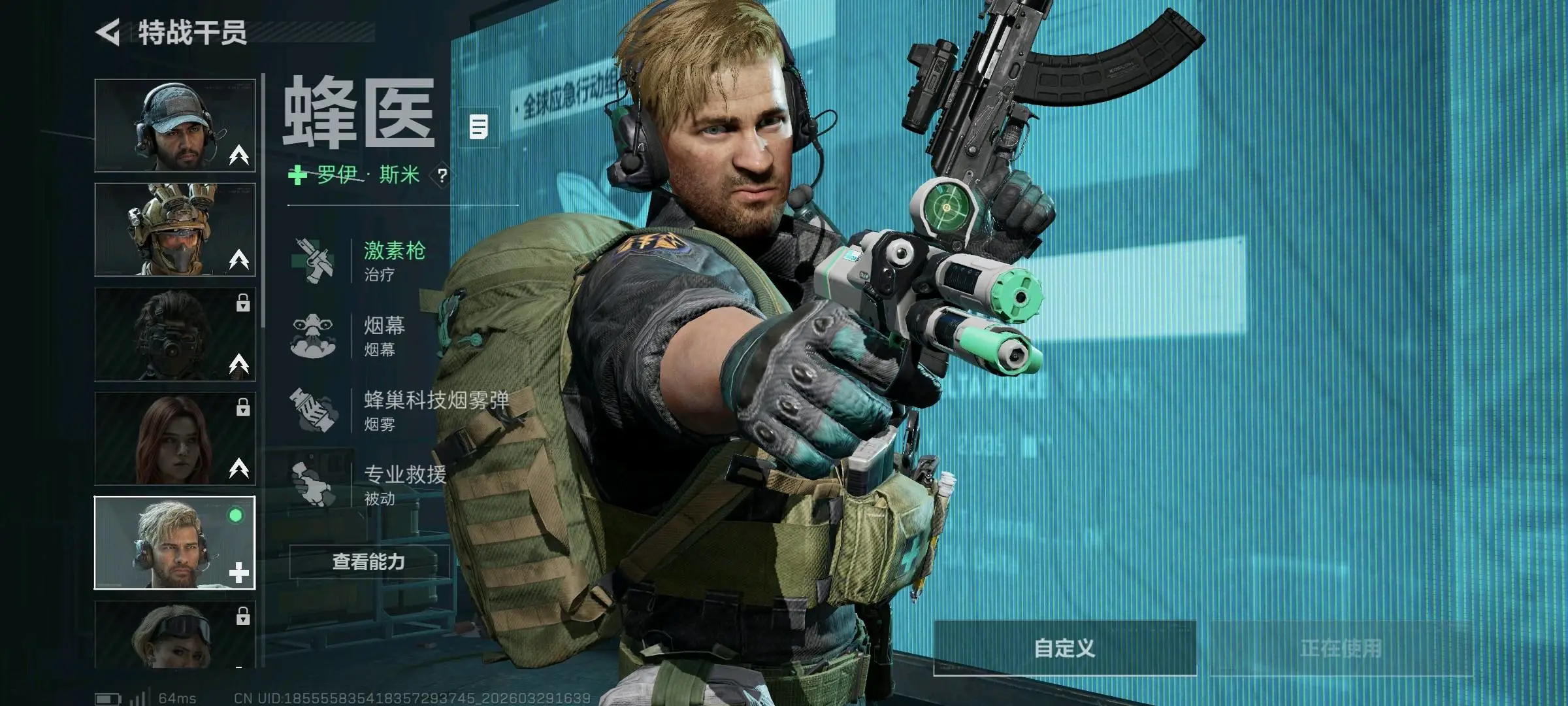Open the 自定义 customize button
Image resolution: width=1568 pixels, height=706 pixels.
coord(1064,648)
